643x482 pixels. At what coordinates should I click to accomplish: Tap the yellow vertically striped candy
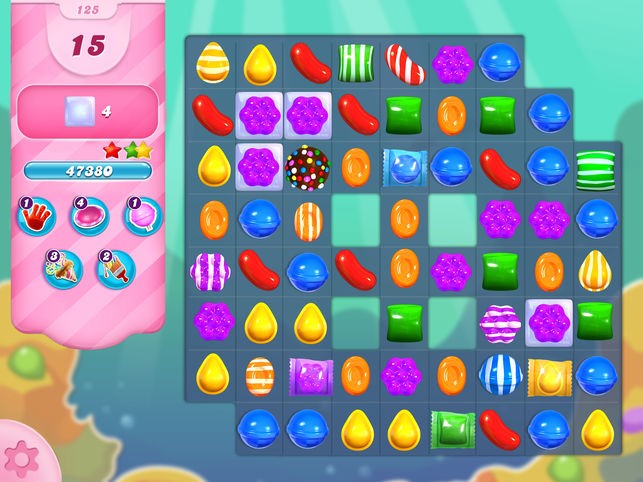pos(597,270)
